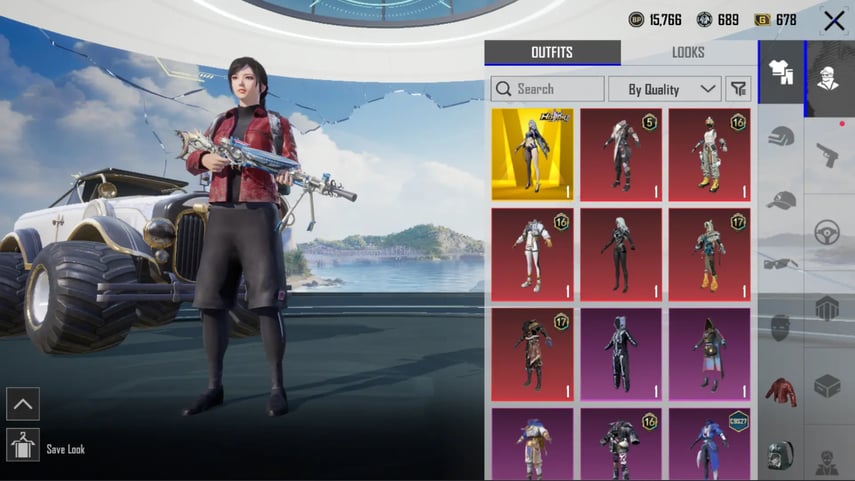Screen dimensions: 855x481
Task: Open the By Quality sort dropdown
Action: pos(664,89)
